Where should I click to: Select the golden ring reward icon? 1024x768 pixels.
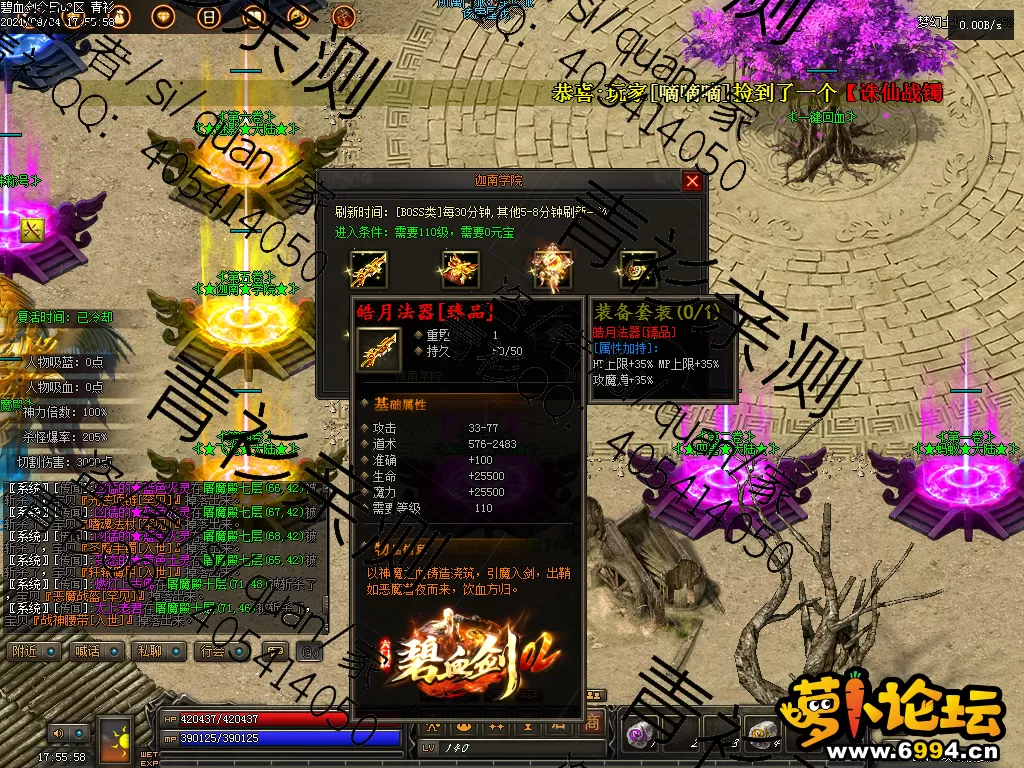pos(637,268)
